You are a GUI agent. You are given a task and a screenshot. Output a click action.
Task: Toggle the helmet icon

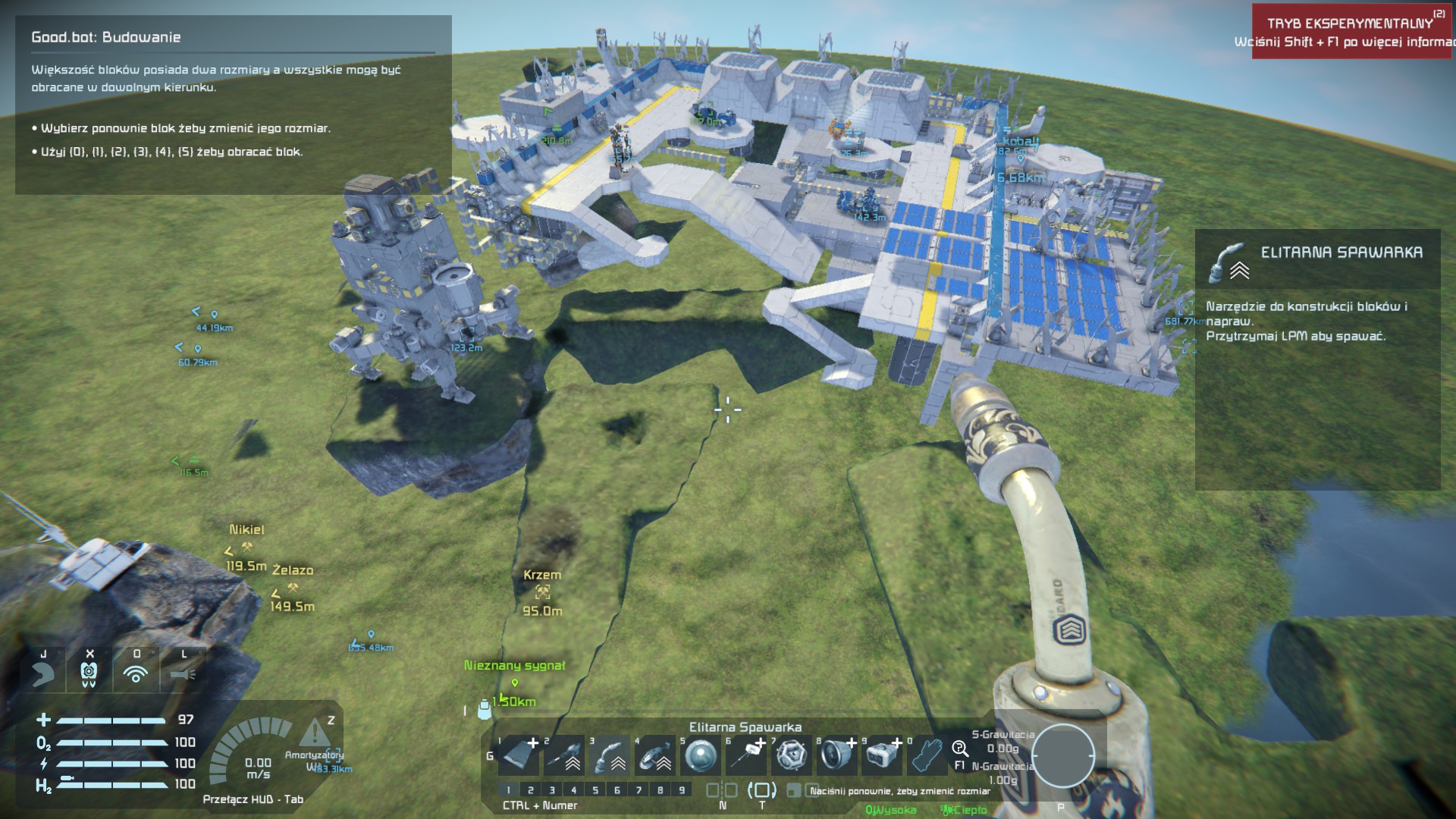(x=43, y=673)
